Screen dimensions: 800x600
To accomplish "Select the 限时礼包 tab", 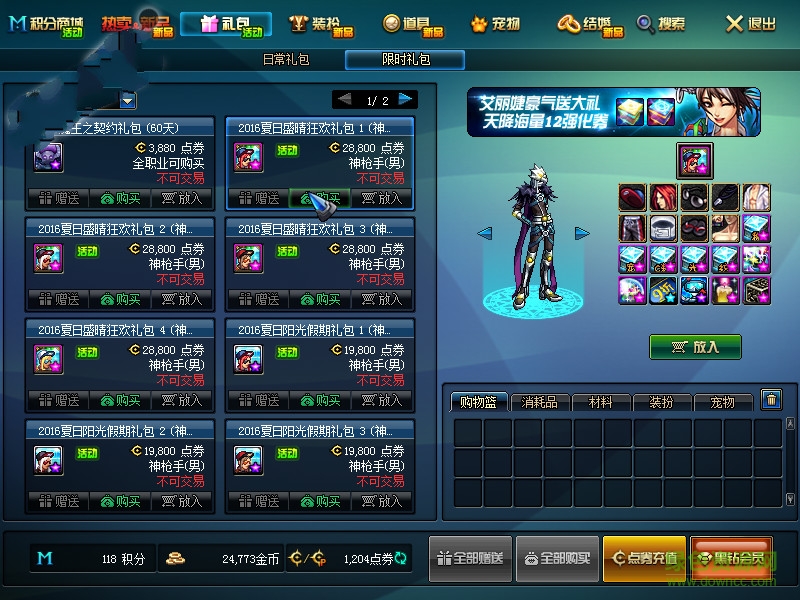I will pyautogui.click(x=405, y=60).
